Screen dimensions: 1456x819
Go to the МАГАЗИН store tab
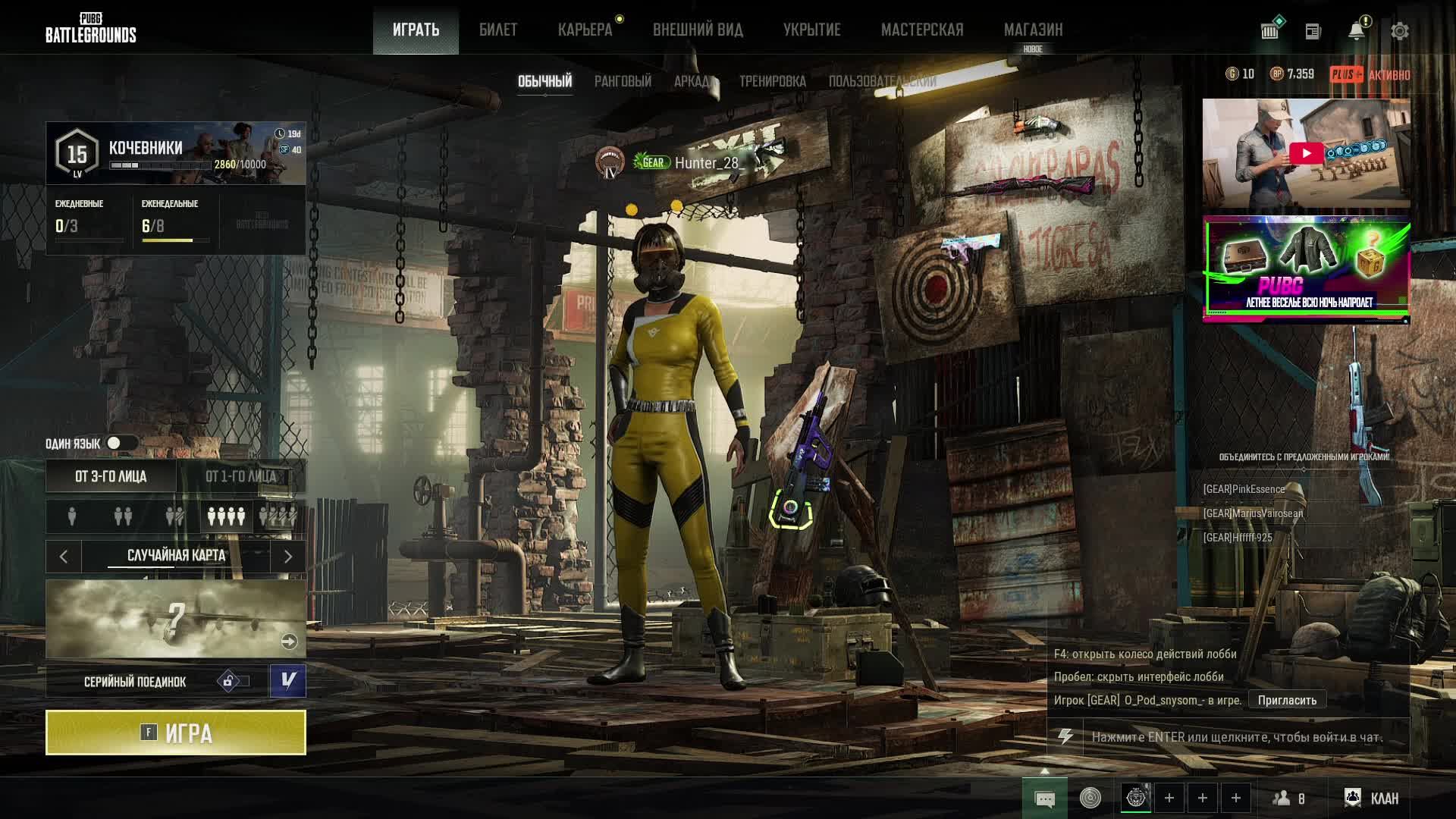pos(1033,30)
